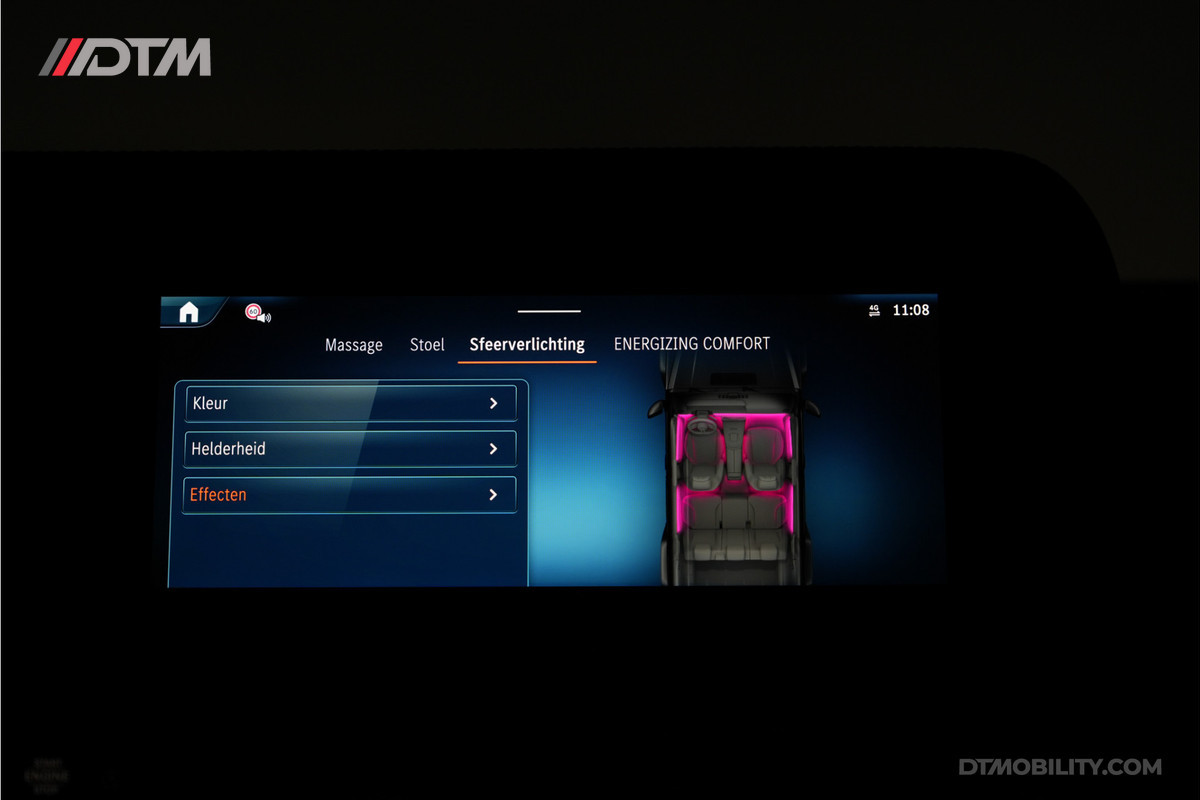Select the Effecten menu row

tap(350, 495)
